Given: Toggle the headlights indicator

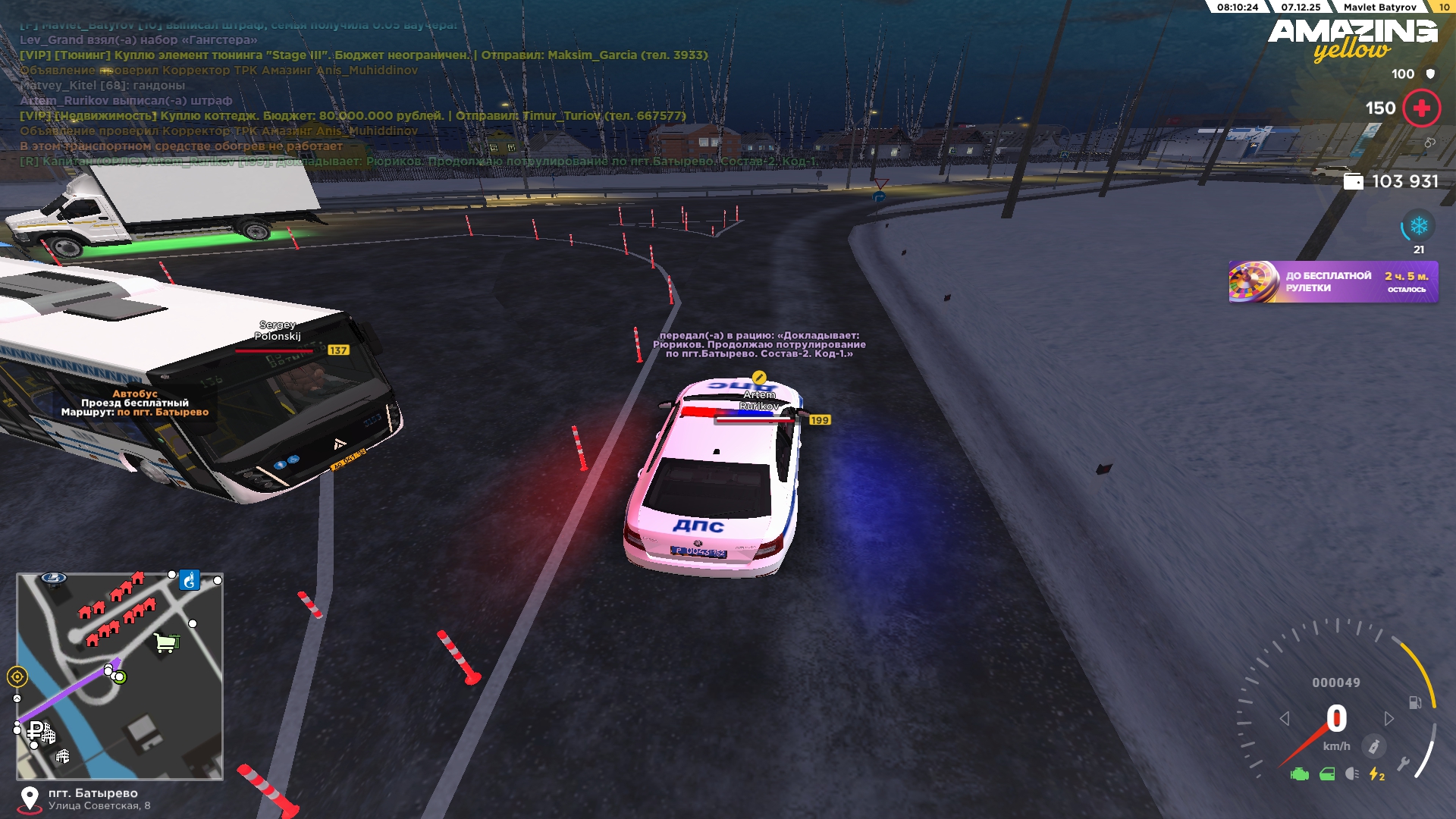Looking at the screenshot, I should pos(1351,774).
